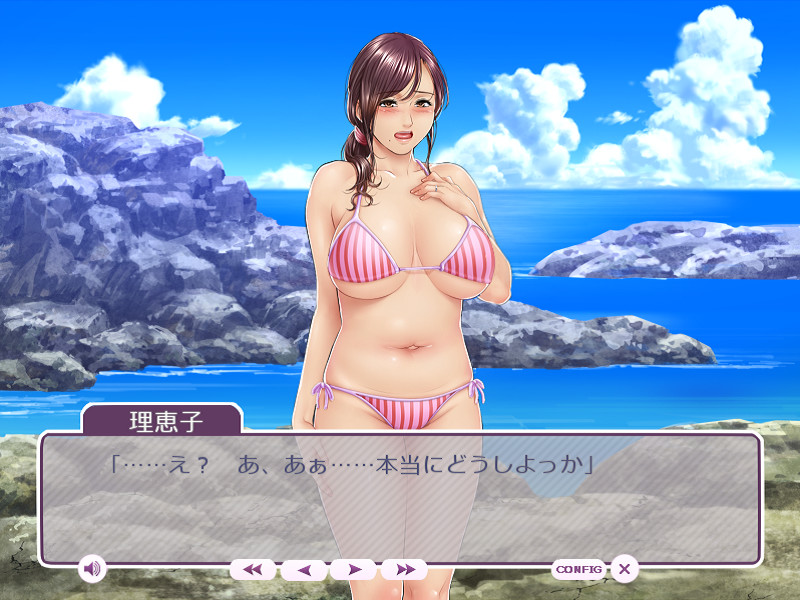Hide the dialogue box with X button
Viewport: 800px width, 600px height.
pos(624,569)
